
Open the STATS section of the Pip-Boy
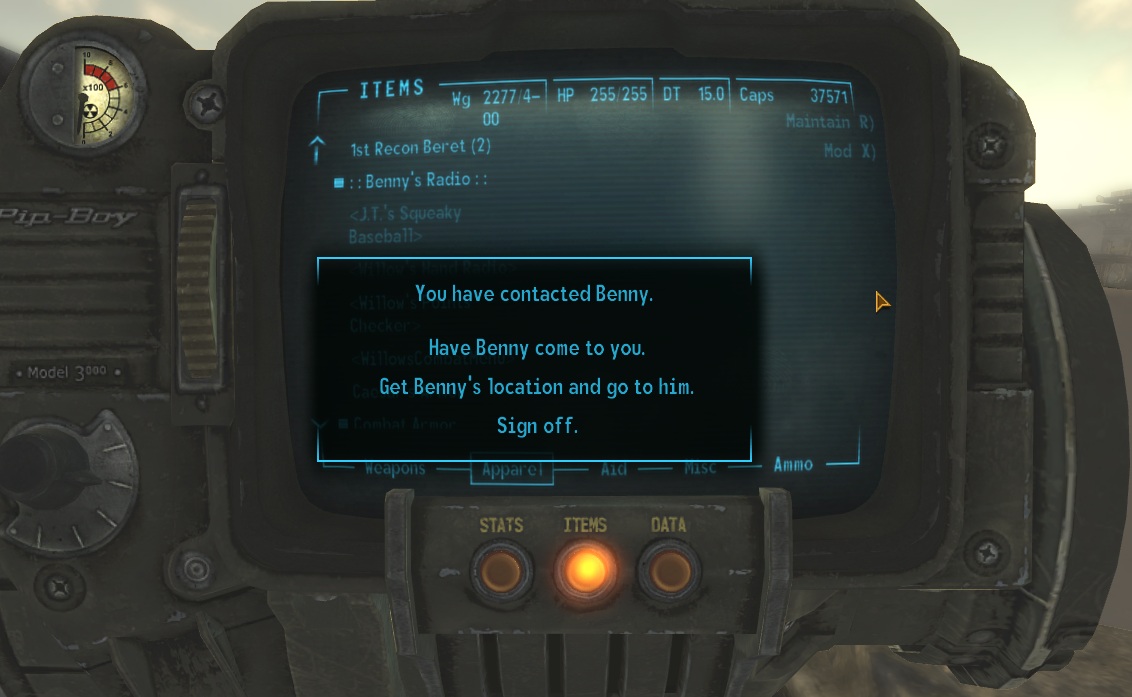point(500,570)
